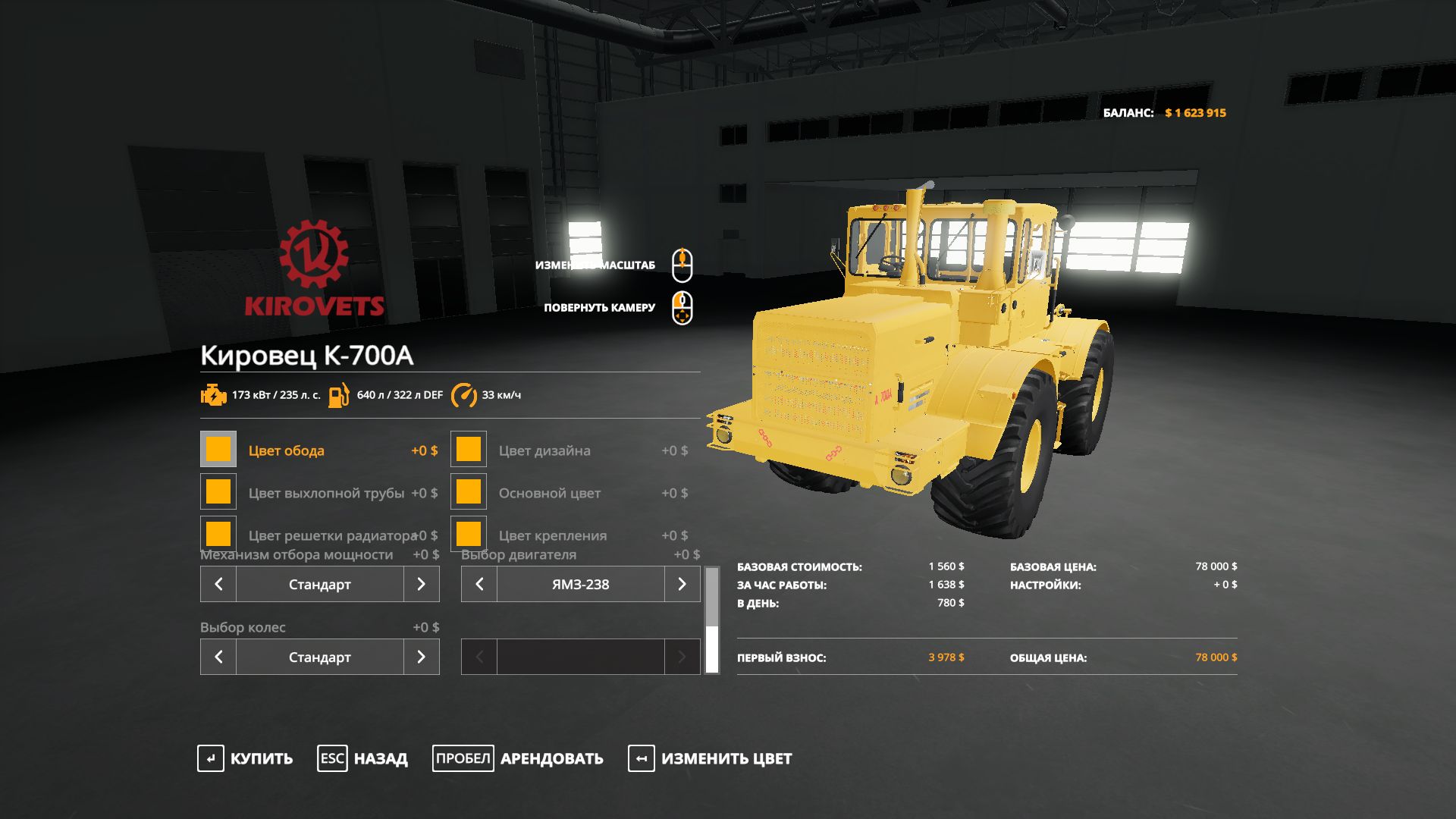Select the Основной цвет swatch
This screenshot has width=1456, height=819.
(468, 491)
